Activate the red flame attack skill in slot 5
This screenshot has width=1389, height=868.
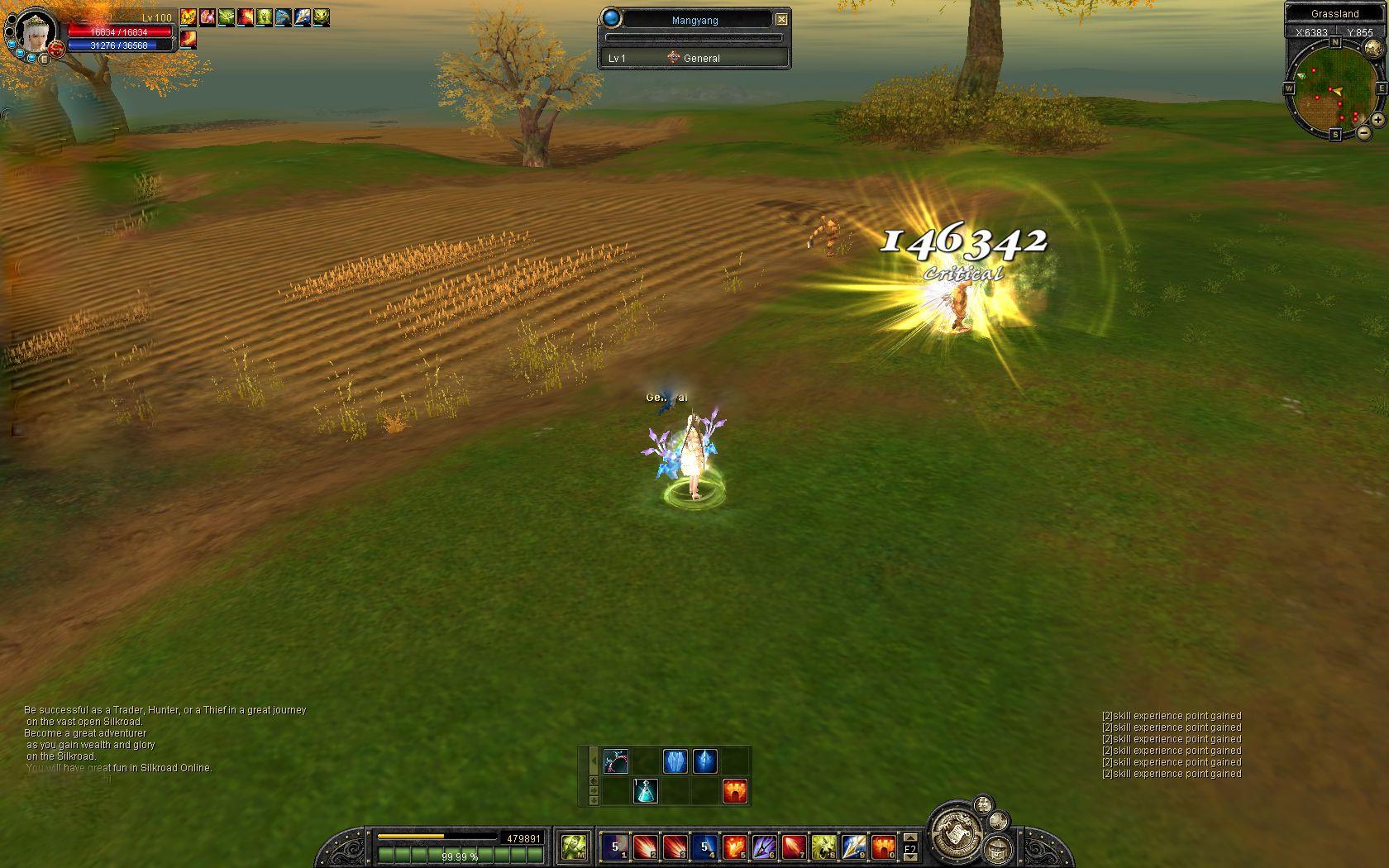tap(734, 847)
